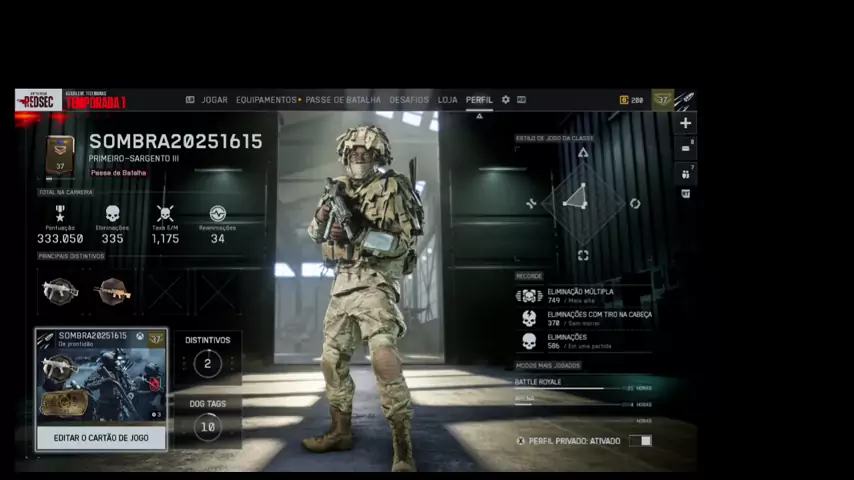Click the plus icon on right sidebar
This screenshot has height=480, width=854.
pyautogui.click(x=685, y=123)
